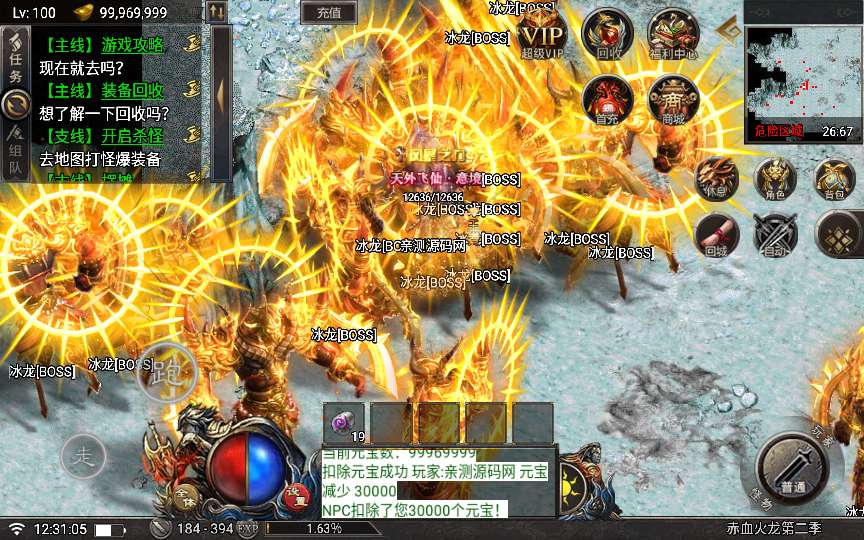The width and height of the screenshot is (864, 540).
Task: Open the 角色 character sheet
Action: click(774, 179)
